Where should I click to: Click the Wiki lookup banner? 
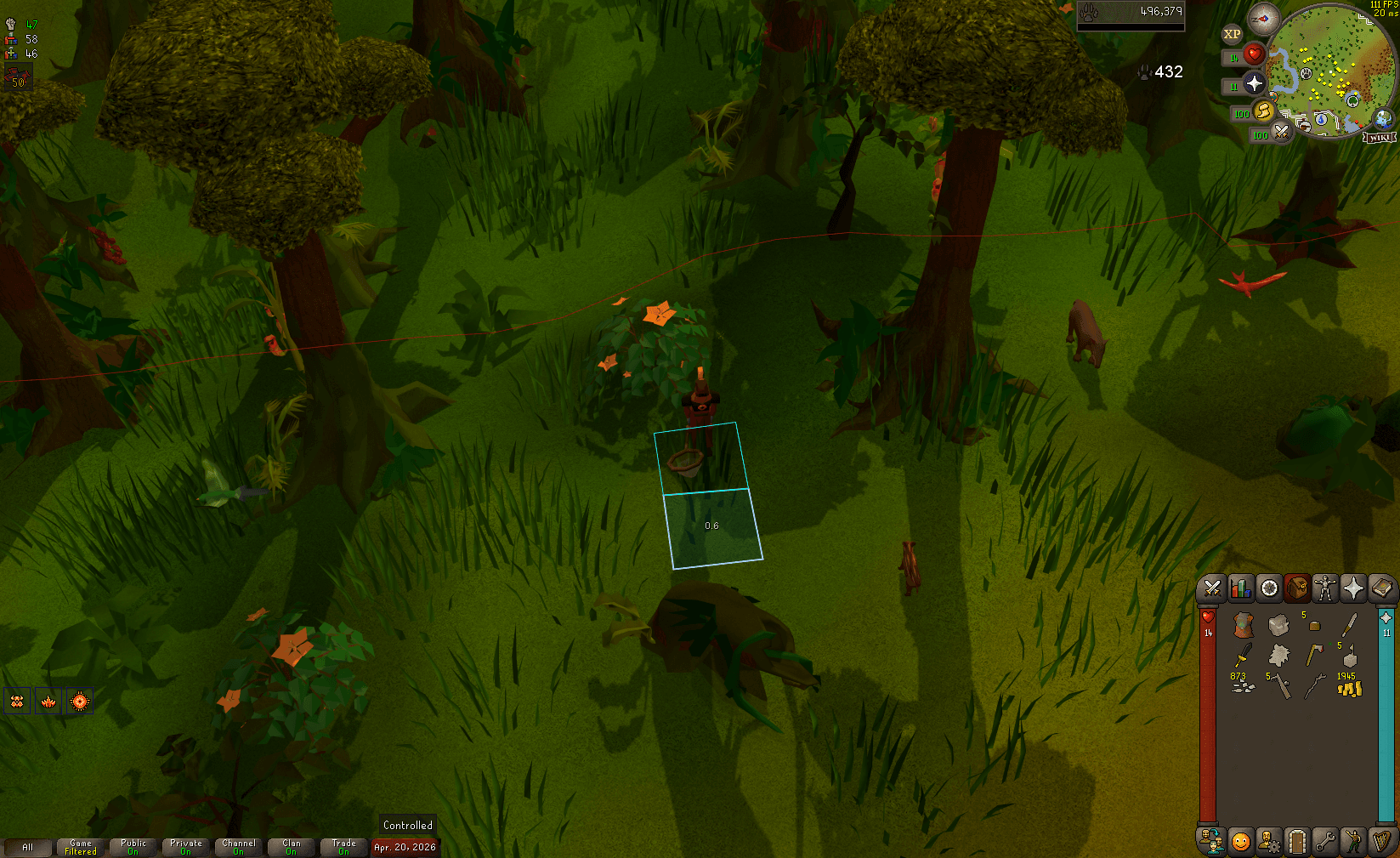(1380, 136)
